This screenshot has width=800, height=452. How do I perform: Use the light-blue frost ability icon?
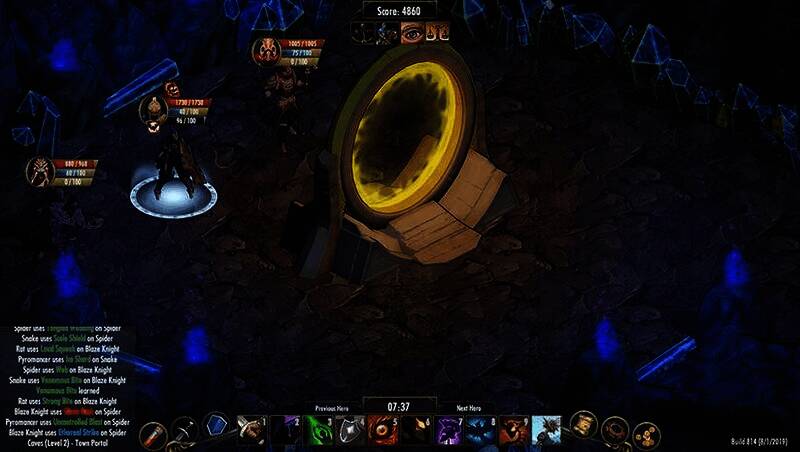pyautogui.click(x=547, y=431)
